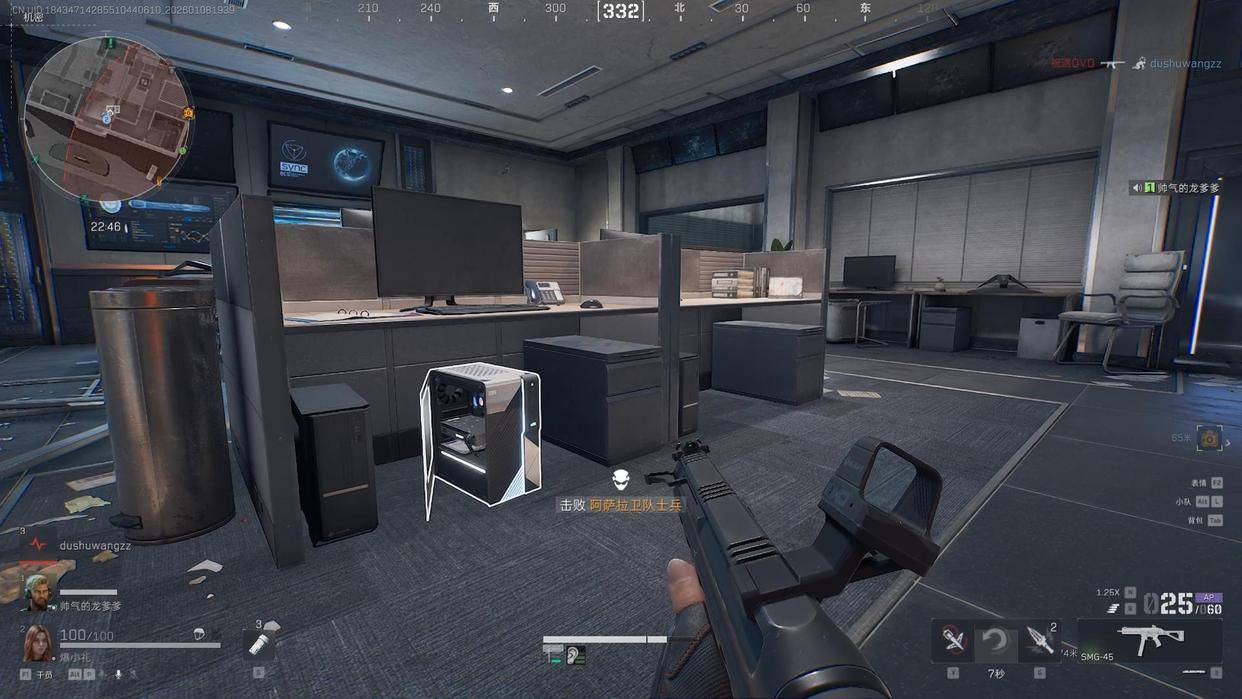Viewport: 1242px width, 699px height.
Task: Click the ability on 7-second cooldown
Action: 995,642
